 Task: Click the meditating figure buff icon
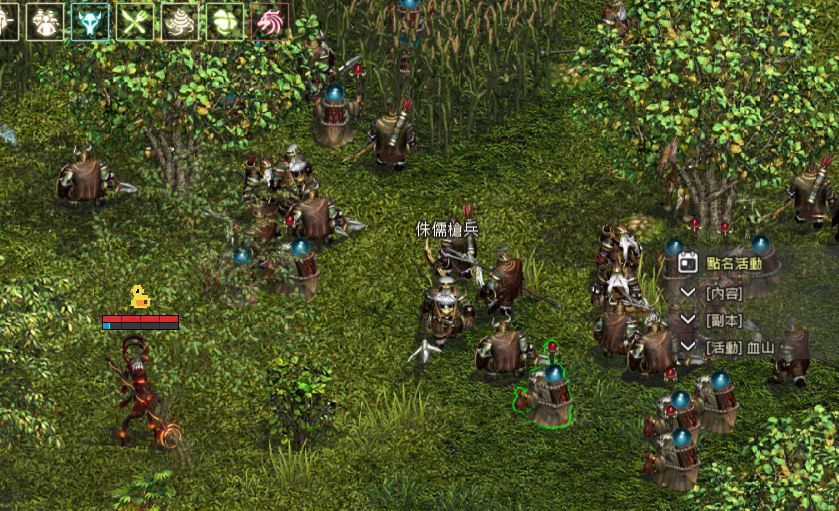tap(45, 21)
